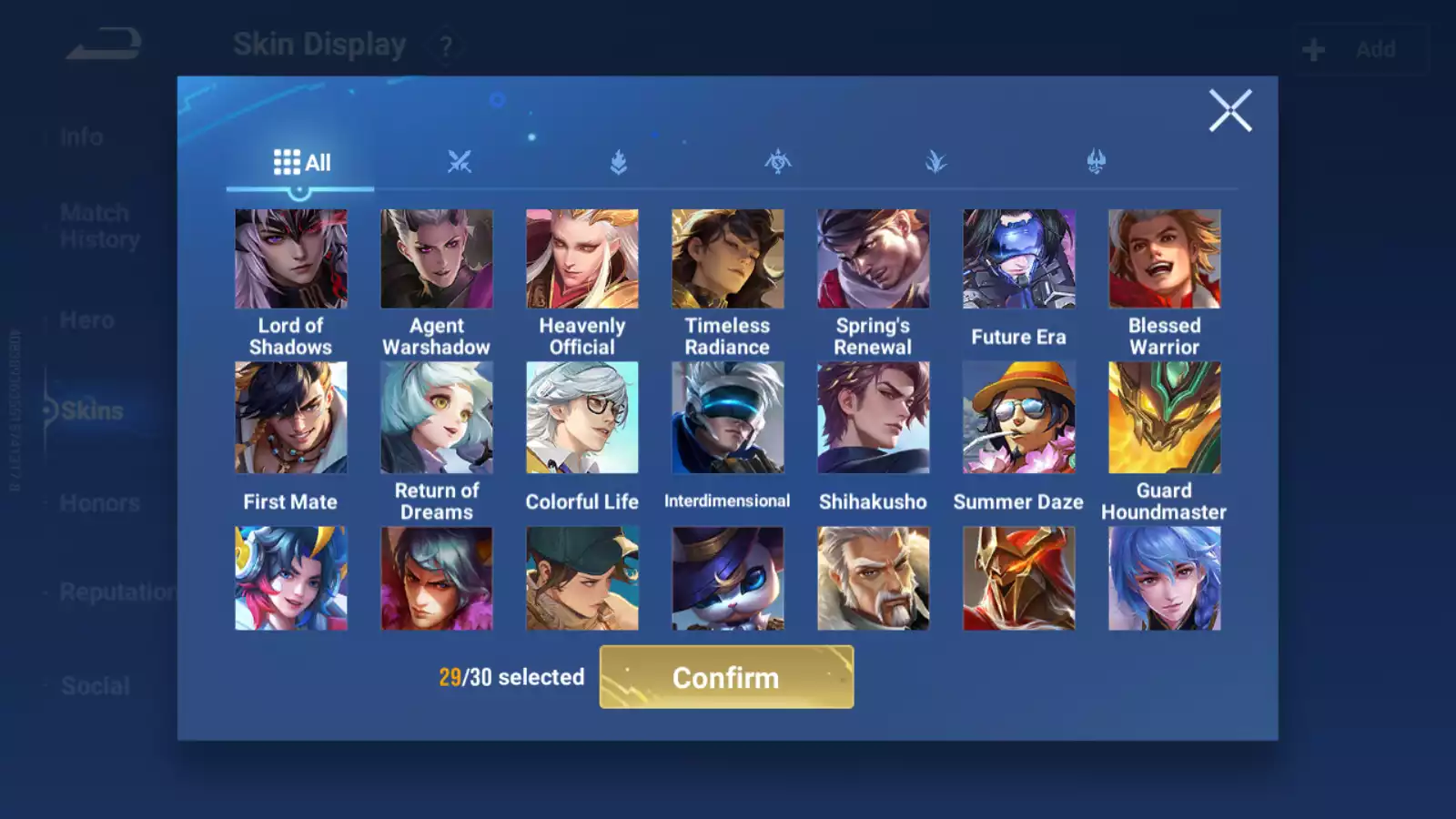Choose the Summer Daze skin

pyautogui.click(x=1018, y=418)
